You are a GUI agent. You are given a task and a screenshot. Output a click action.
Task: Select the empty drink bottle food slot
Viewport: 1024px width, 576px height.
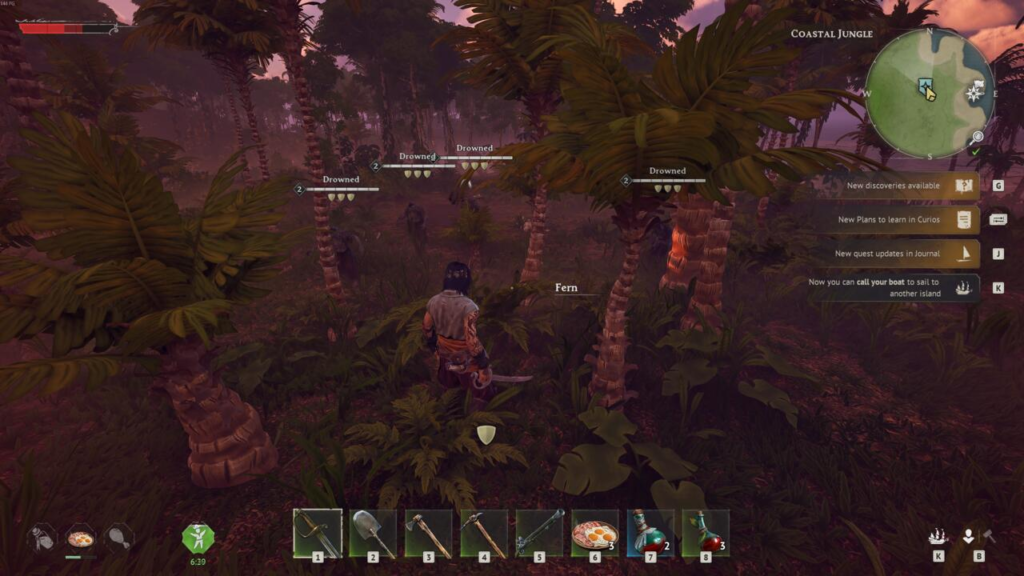tap(42, 538)
